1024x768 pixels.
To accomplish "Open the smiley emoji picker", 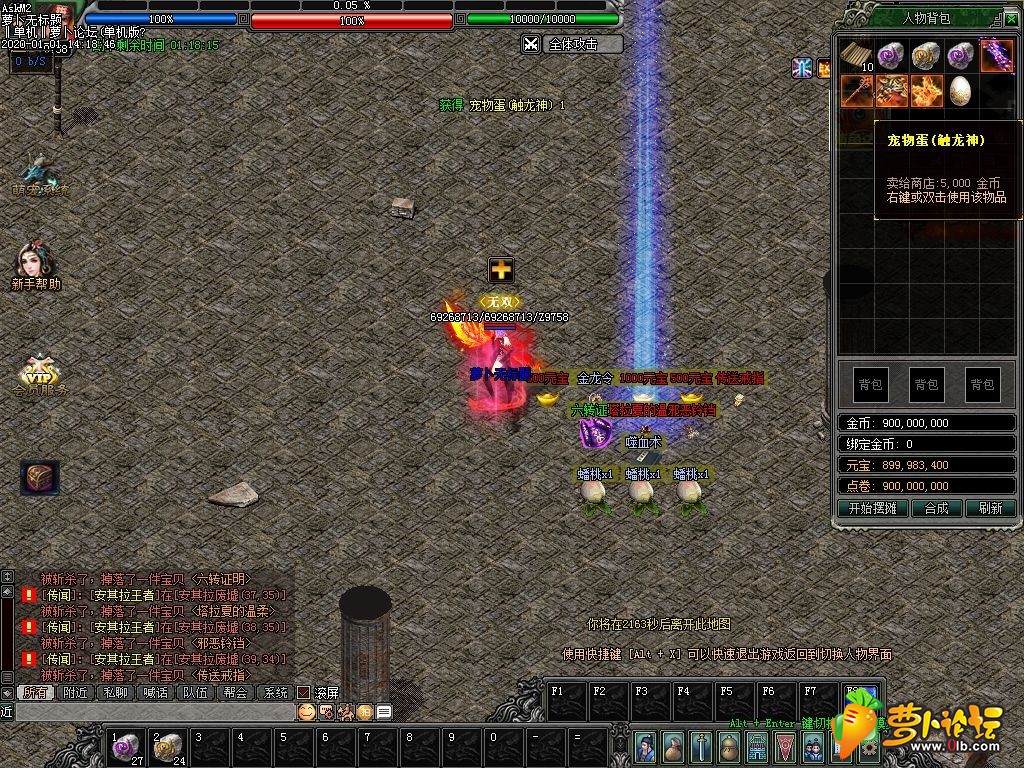I will coord(307,712).
